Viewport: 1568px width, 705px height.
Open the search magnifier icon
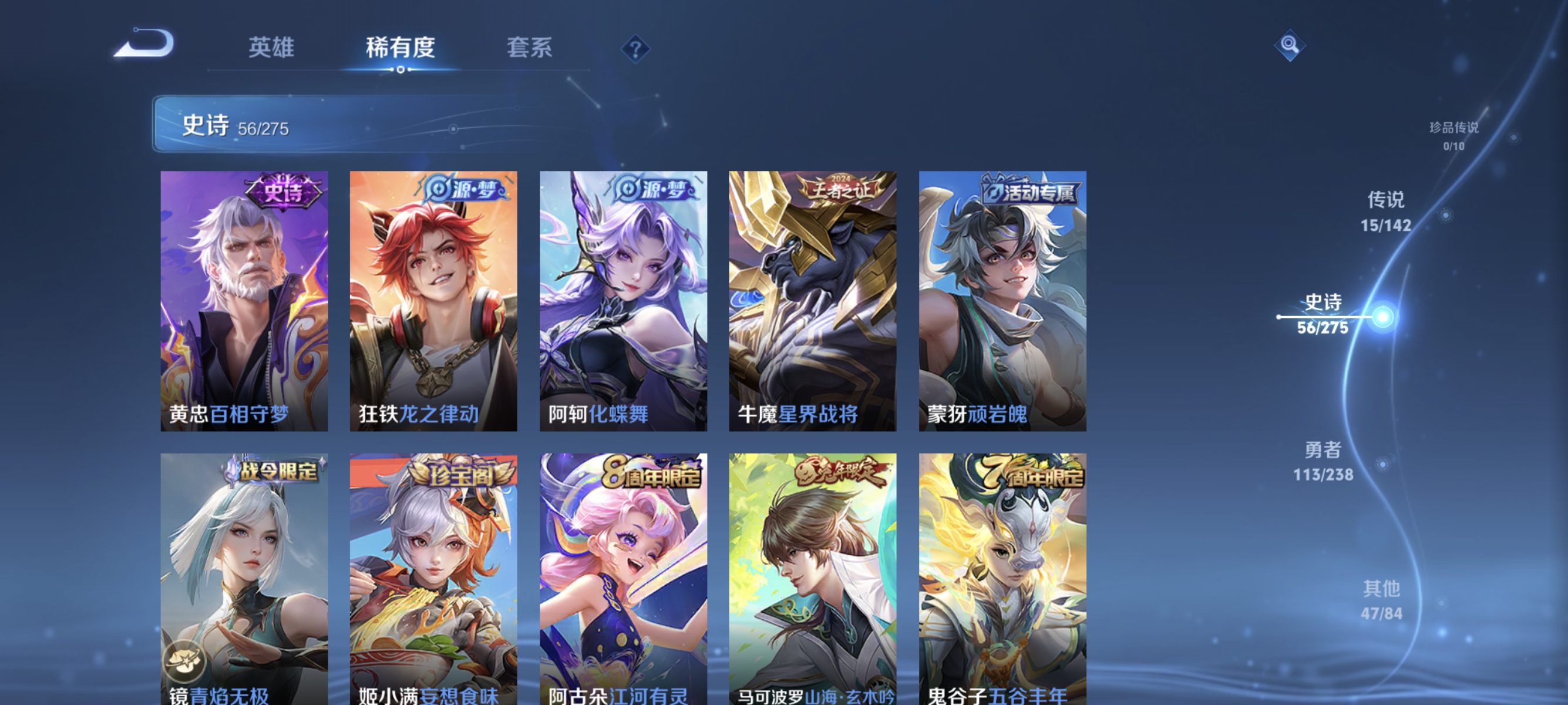(1289, 45)
